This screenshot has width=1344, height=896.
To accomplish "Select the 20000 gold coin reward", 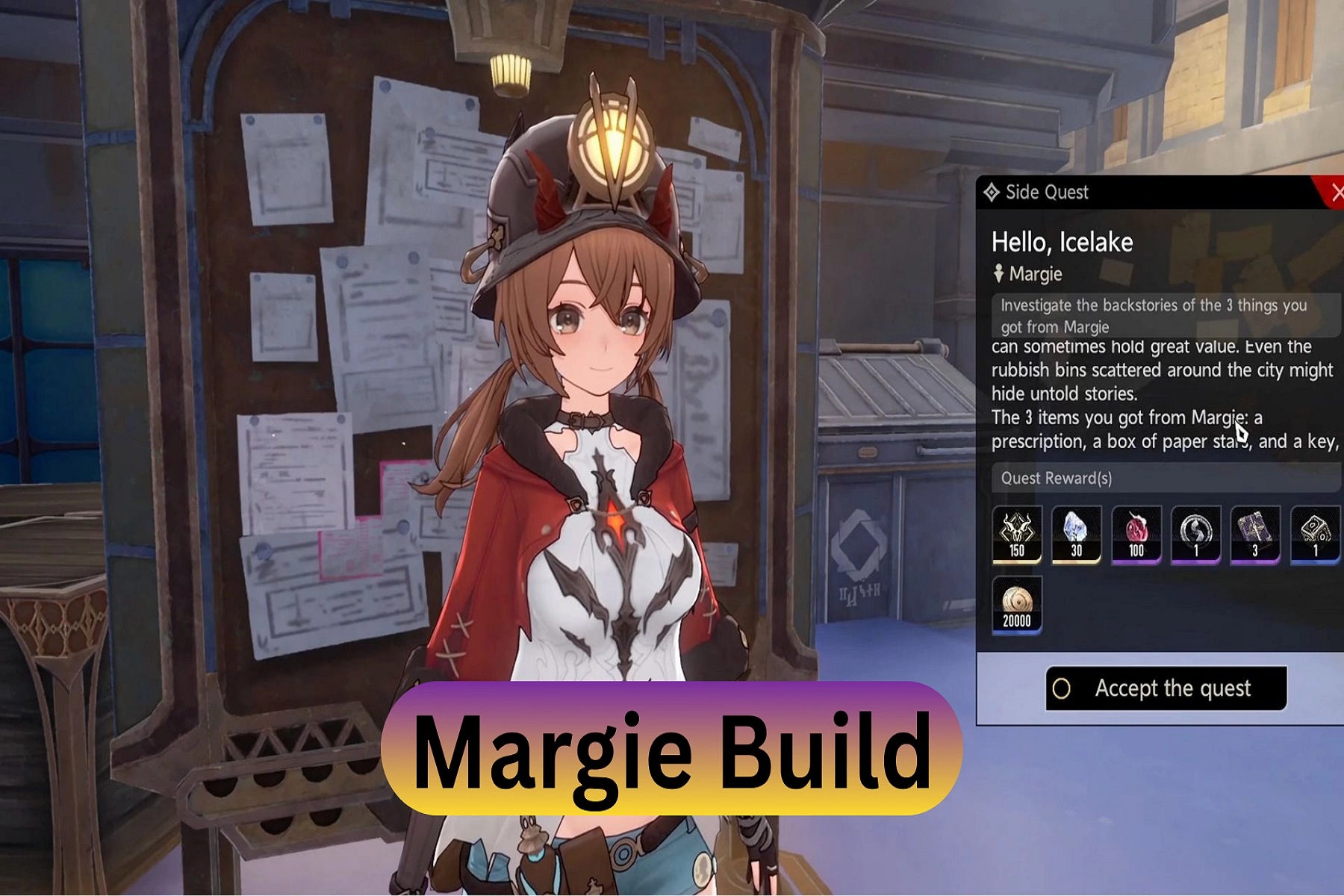I will pos(1016,605).
